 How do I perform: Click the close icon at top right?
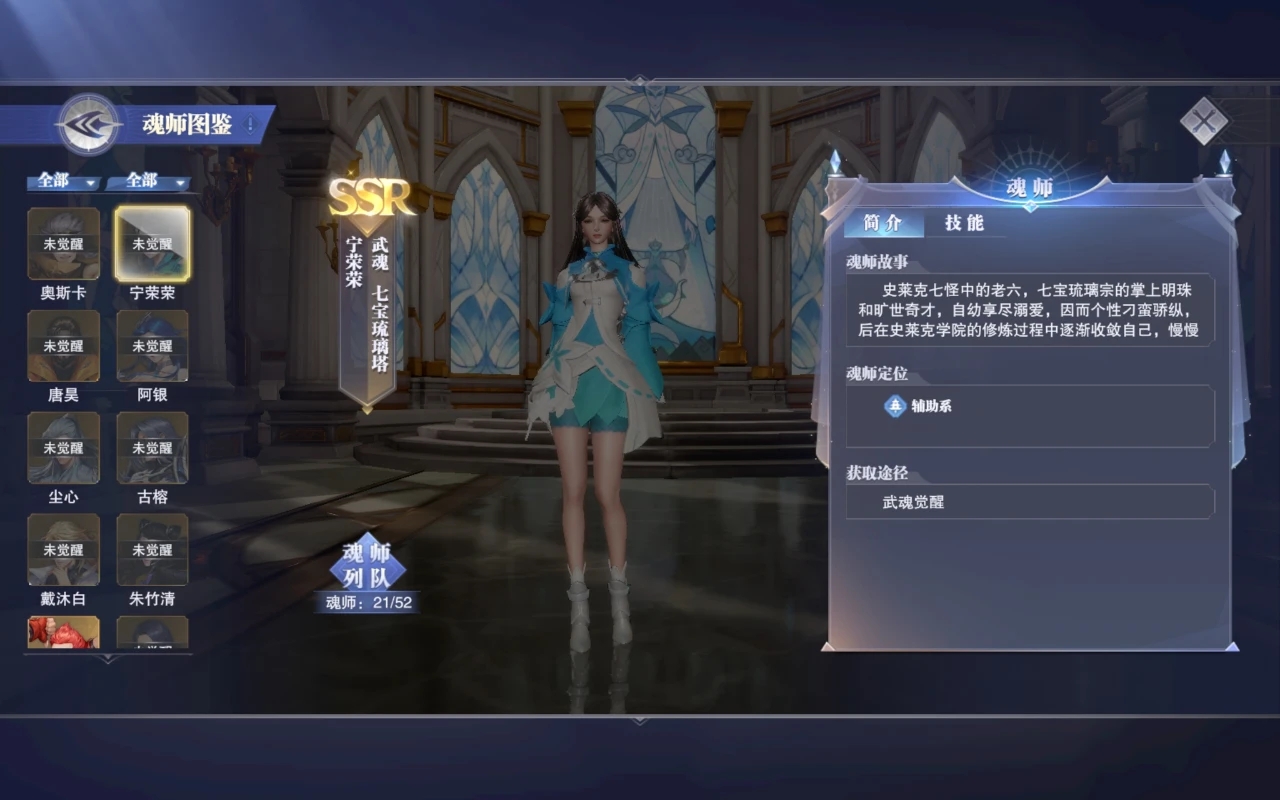1204,123
